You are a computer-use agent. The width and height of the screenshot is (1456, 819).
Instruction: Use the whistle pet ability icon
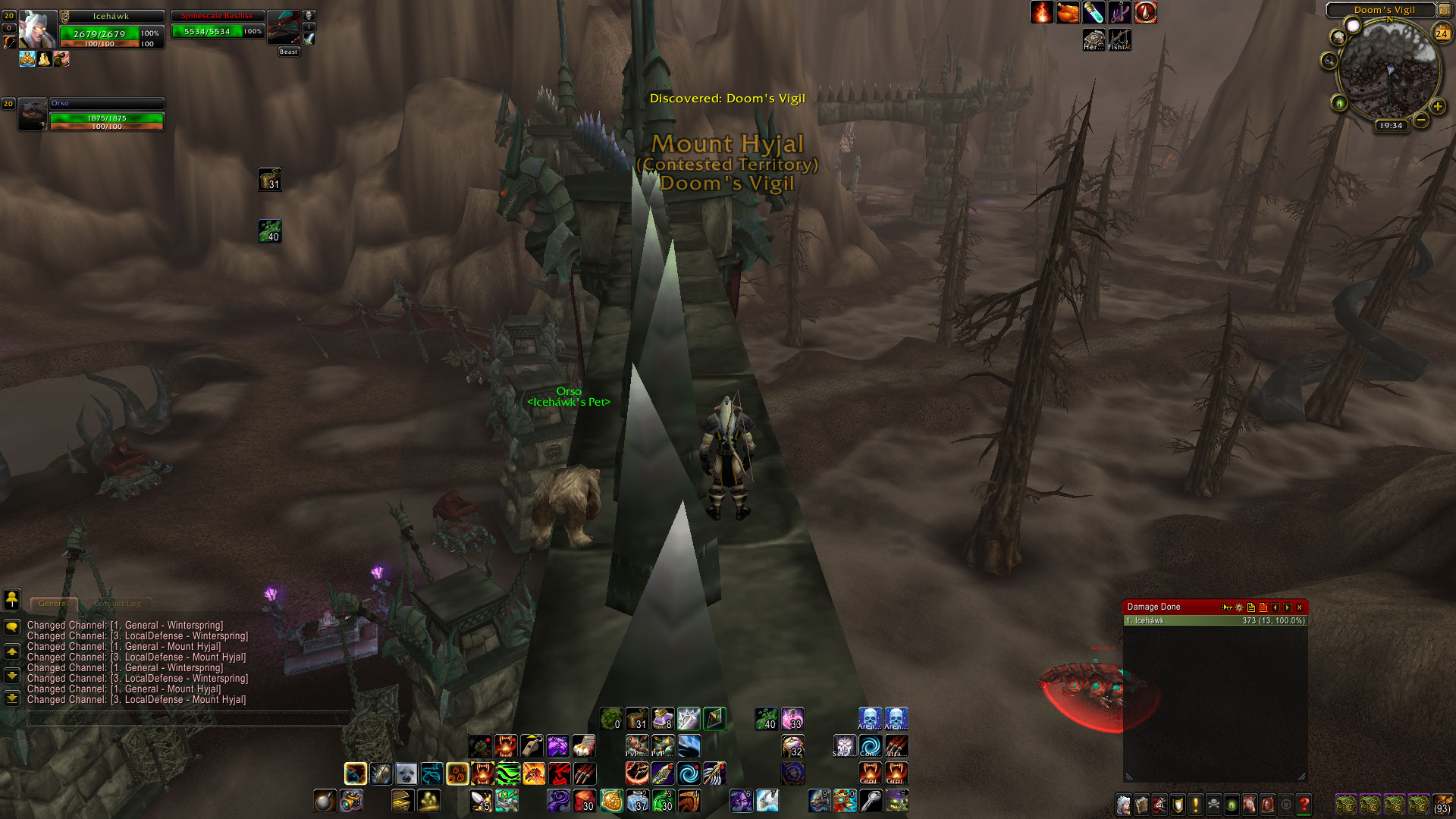pyautogui.click(x=532, y=747)
